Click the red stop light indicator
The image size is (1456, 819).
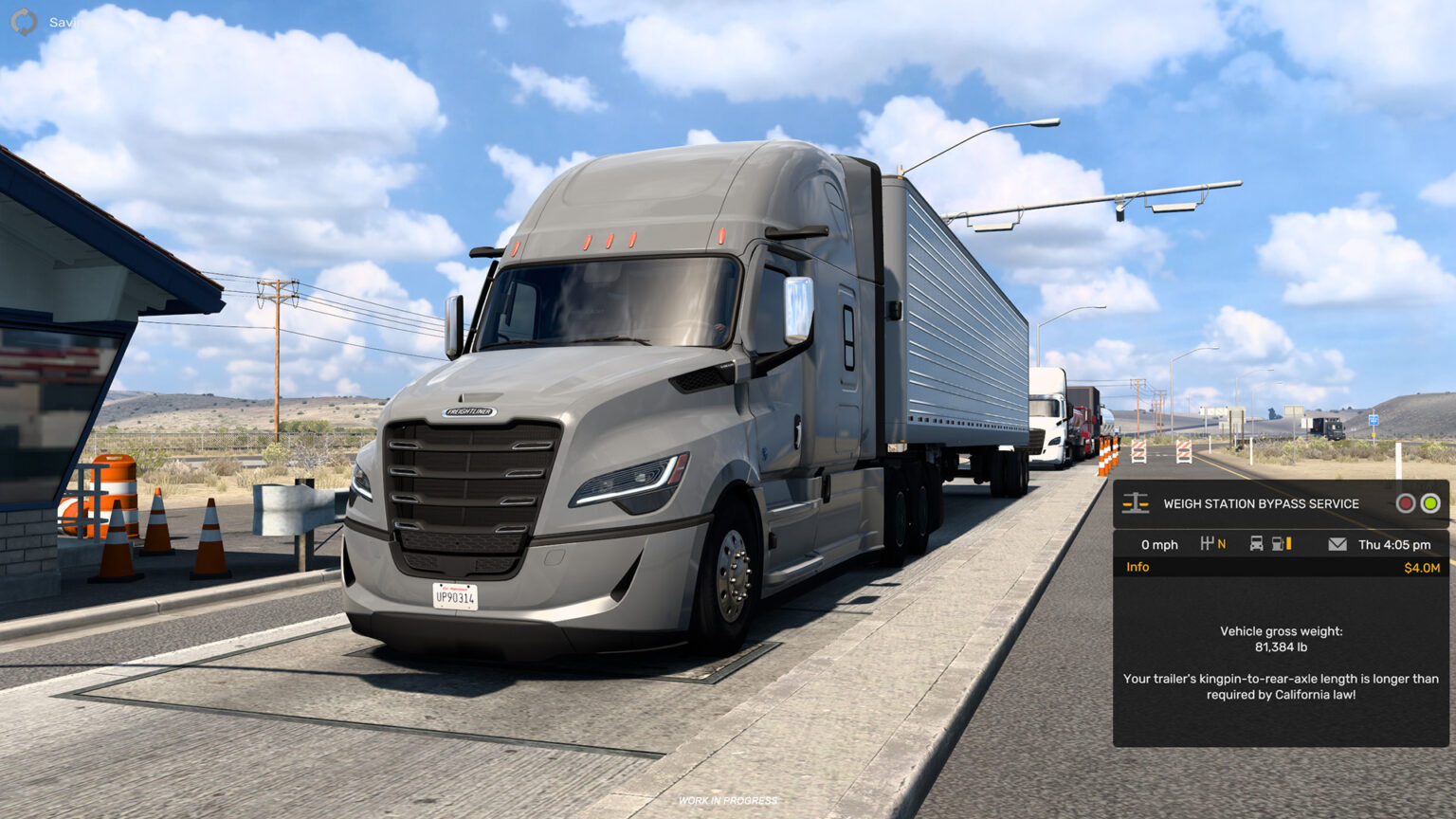[1407, 503]
